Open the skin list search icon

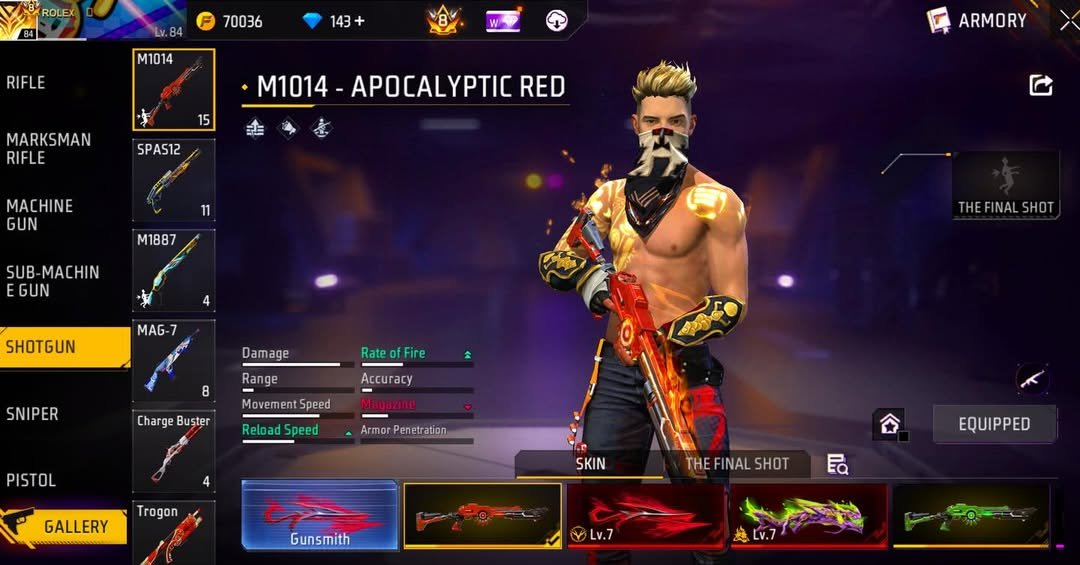click(838, 464)
